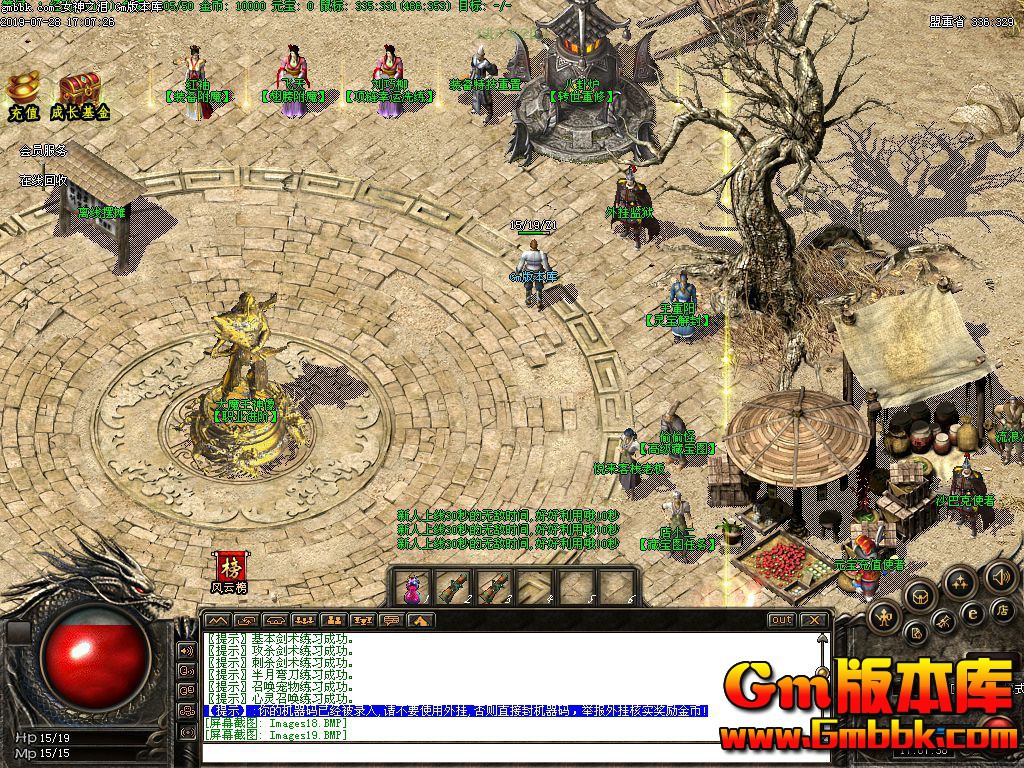The height and width of the screenshot is (768, 1024).
Task: Click the speech bubble chat toolbar button
Action: pos(391,620)
